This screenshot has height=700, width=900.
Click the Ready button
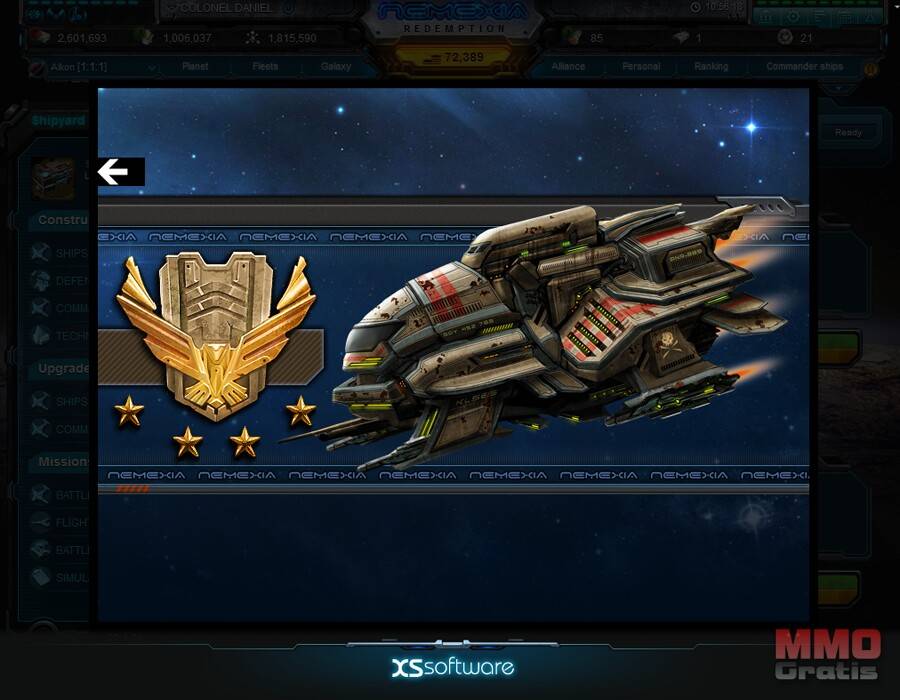tap(848, 132)
